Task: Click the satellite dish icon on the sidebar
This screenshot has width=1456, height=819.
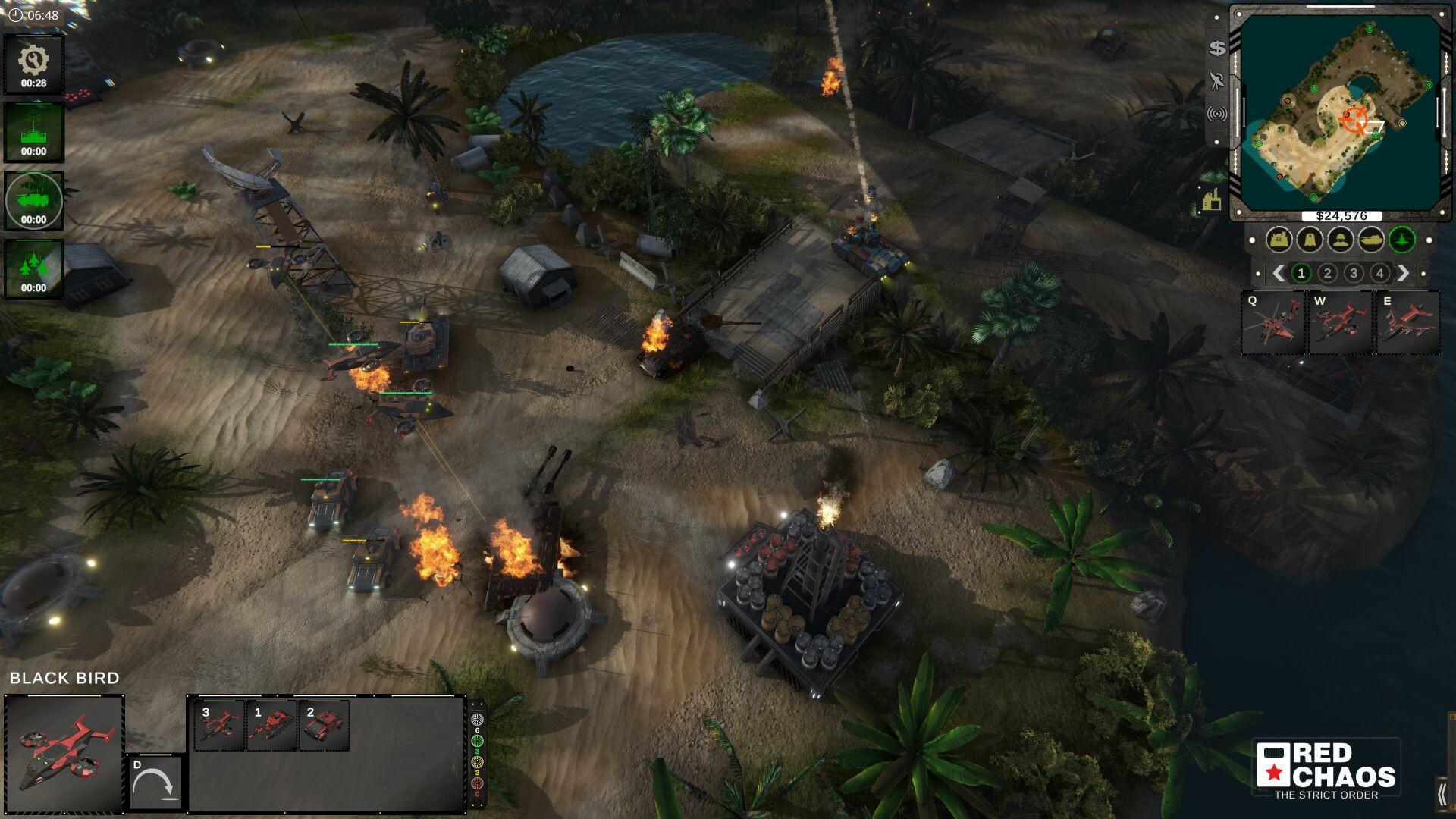Action: (1219, 81)
